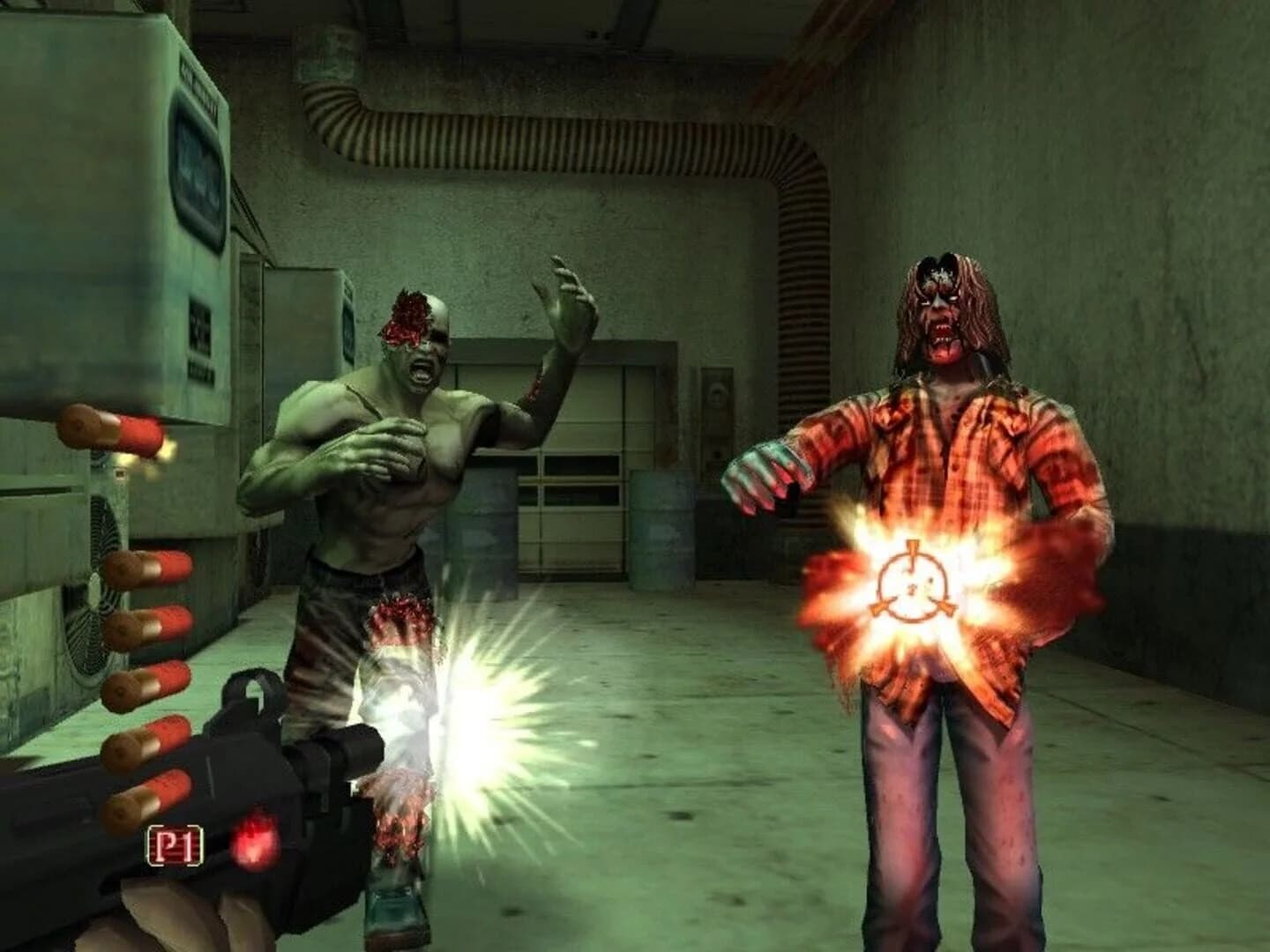Click the topmost shotgun shell ammo icon
This screenshot has width=1270, height=952.
point(110,429)
